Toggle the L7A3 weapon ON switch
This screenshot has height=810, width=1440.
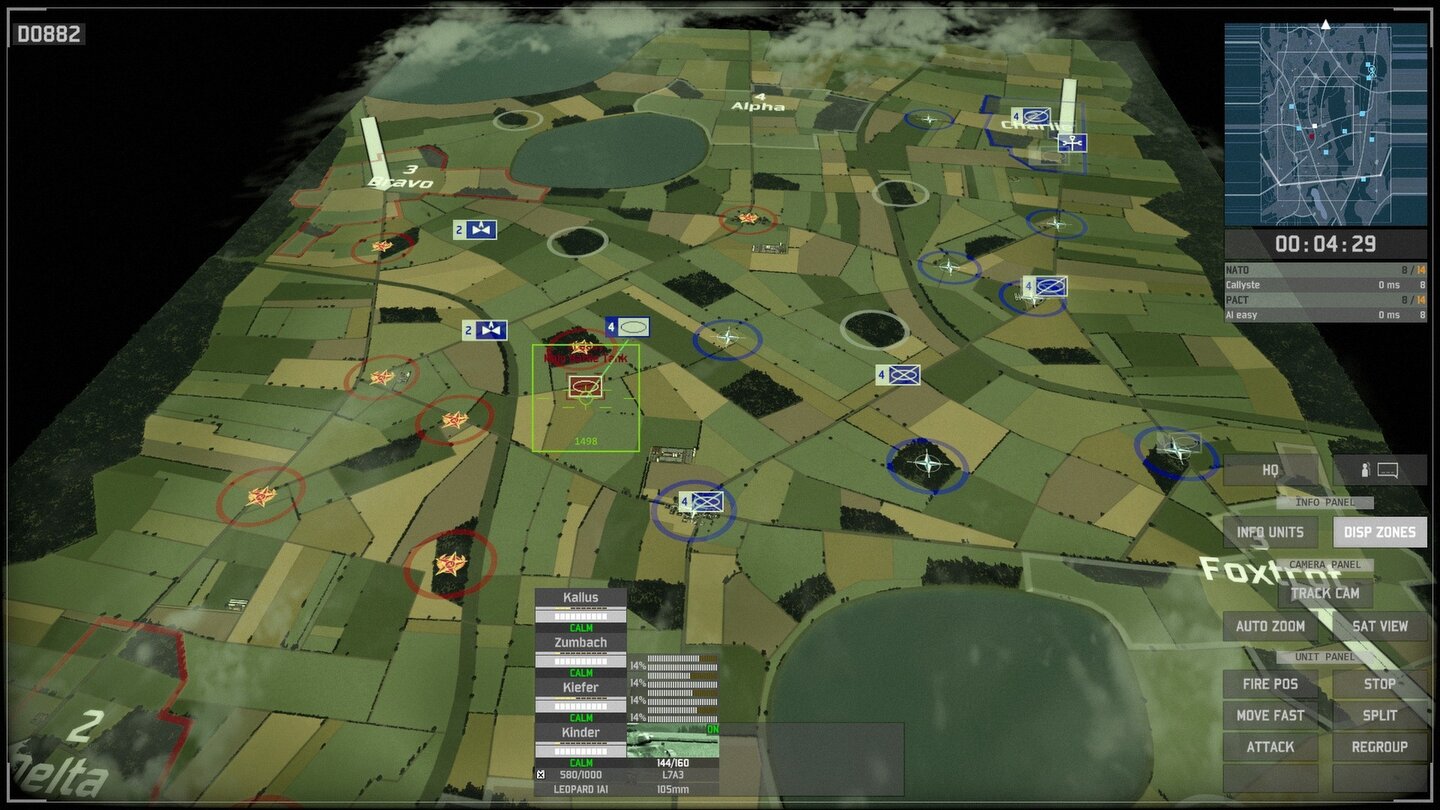point(712,729)
